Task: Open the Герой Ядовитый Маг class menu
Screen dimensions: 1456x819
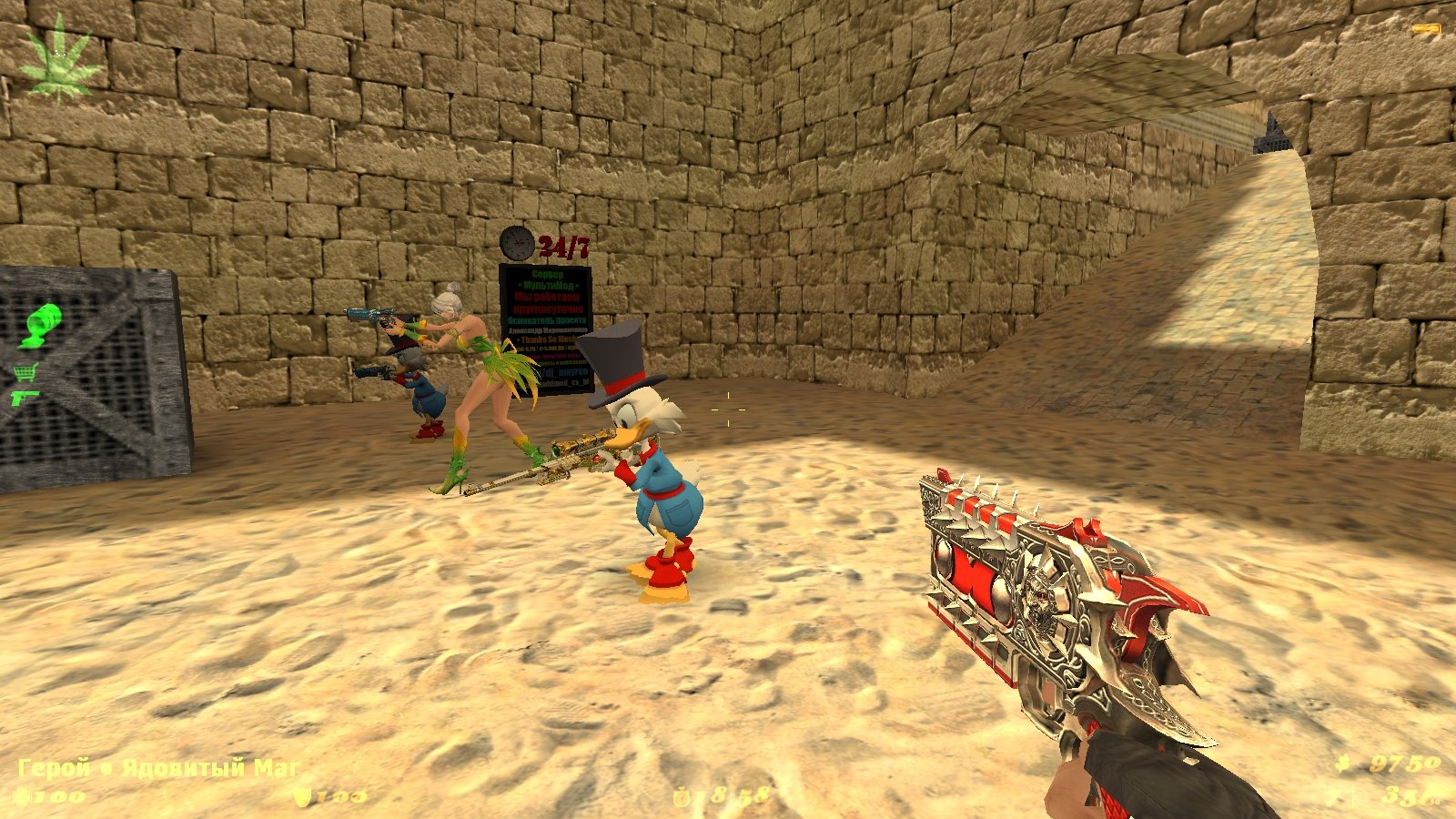Action: point(155,769)
